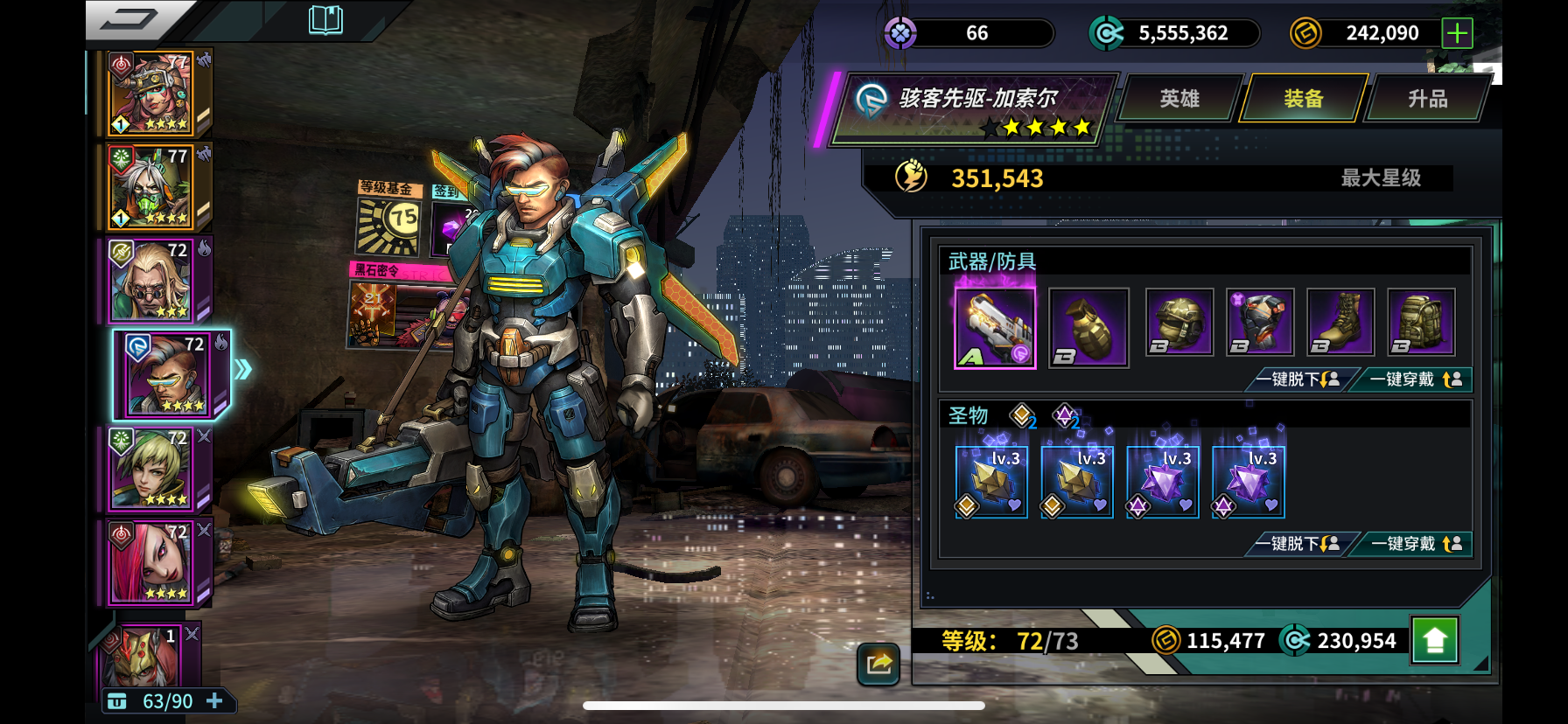Tap the share button at the bottom
Screen dimensions: 1568x724
pos(878,664)
